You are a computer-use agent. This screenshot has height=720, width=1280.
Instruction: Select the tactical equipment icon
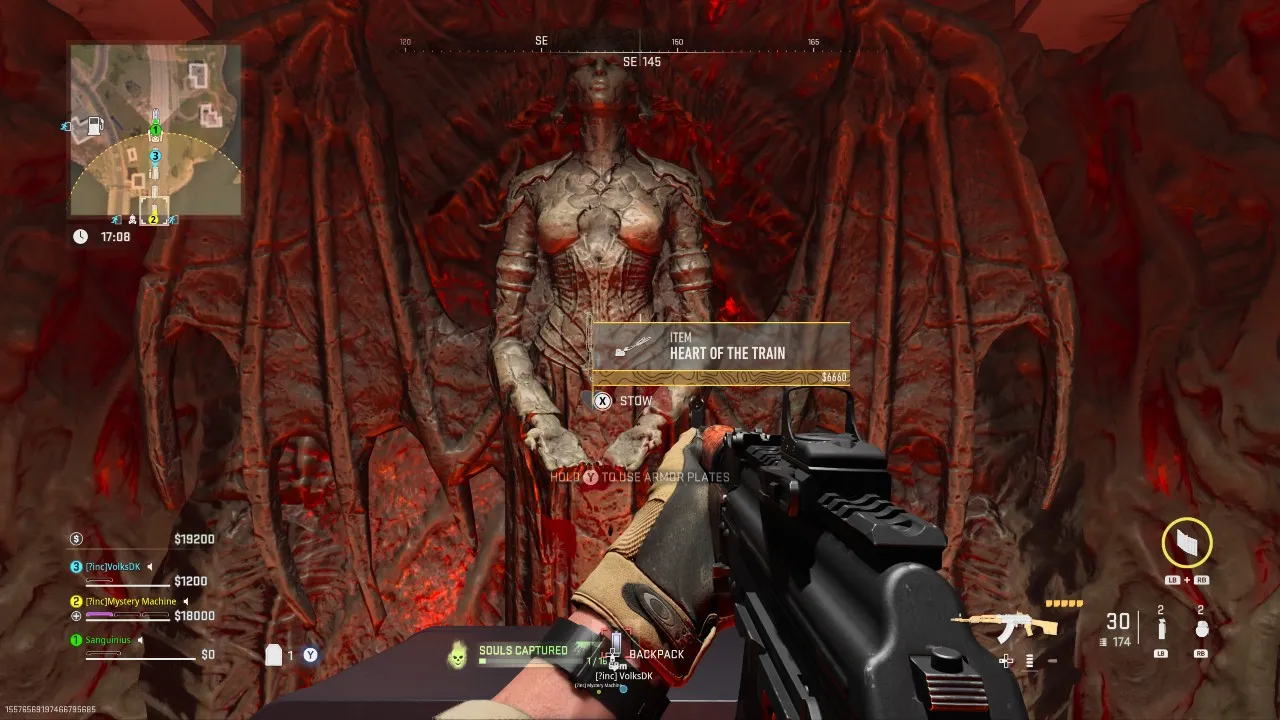1161,630
